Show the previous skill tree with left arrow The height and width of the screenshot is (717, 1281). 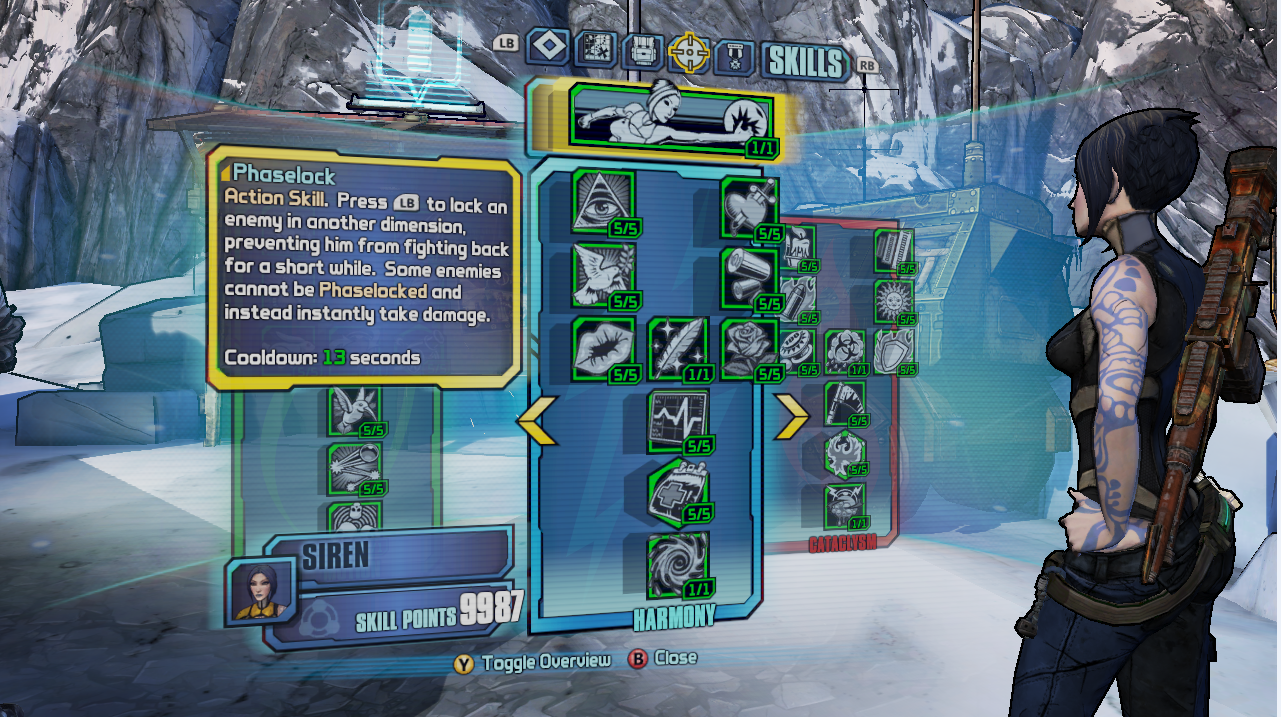(537, 419)
